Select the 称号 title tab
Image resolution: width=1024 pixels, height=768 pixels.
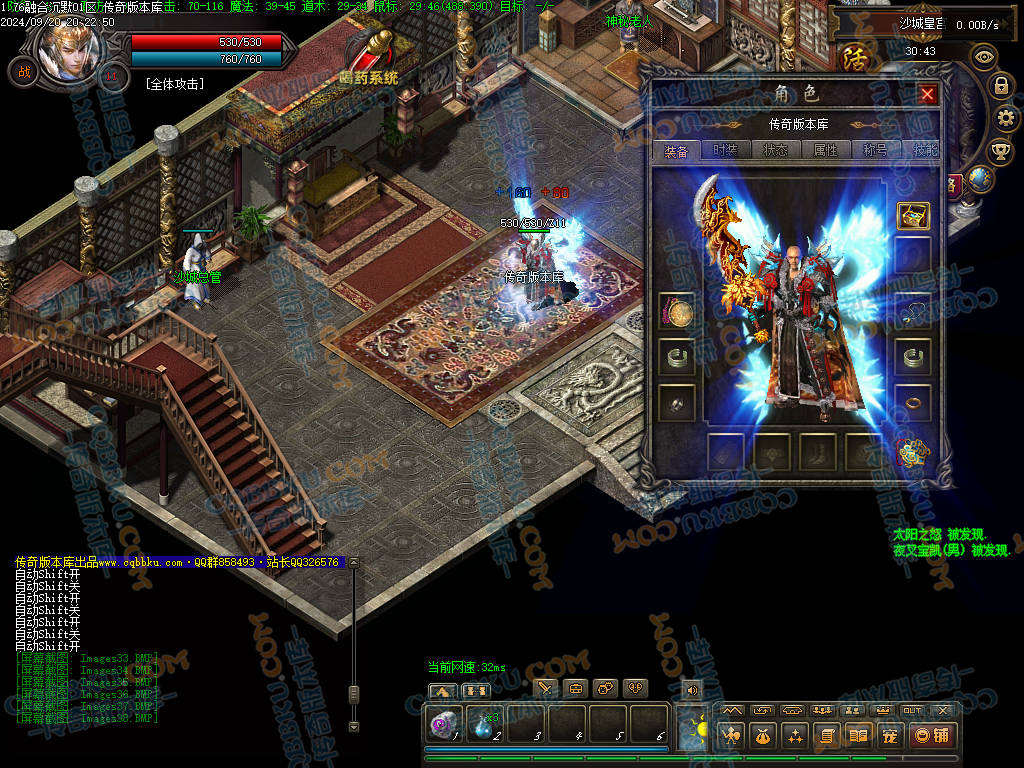(x=875, y=150)
